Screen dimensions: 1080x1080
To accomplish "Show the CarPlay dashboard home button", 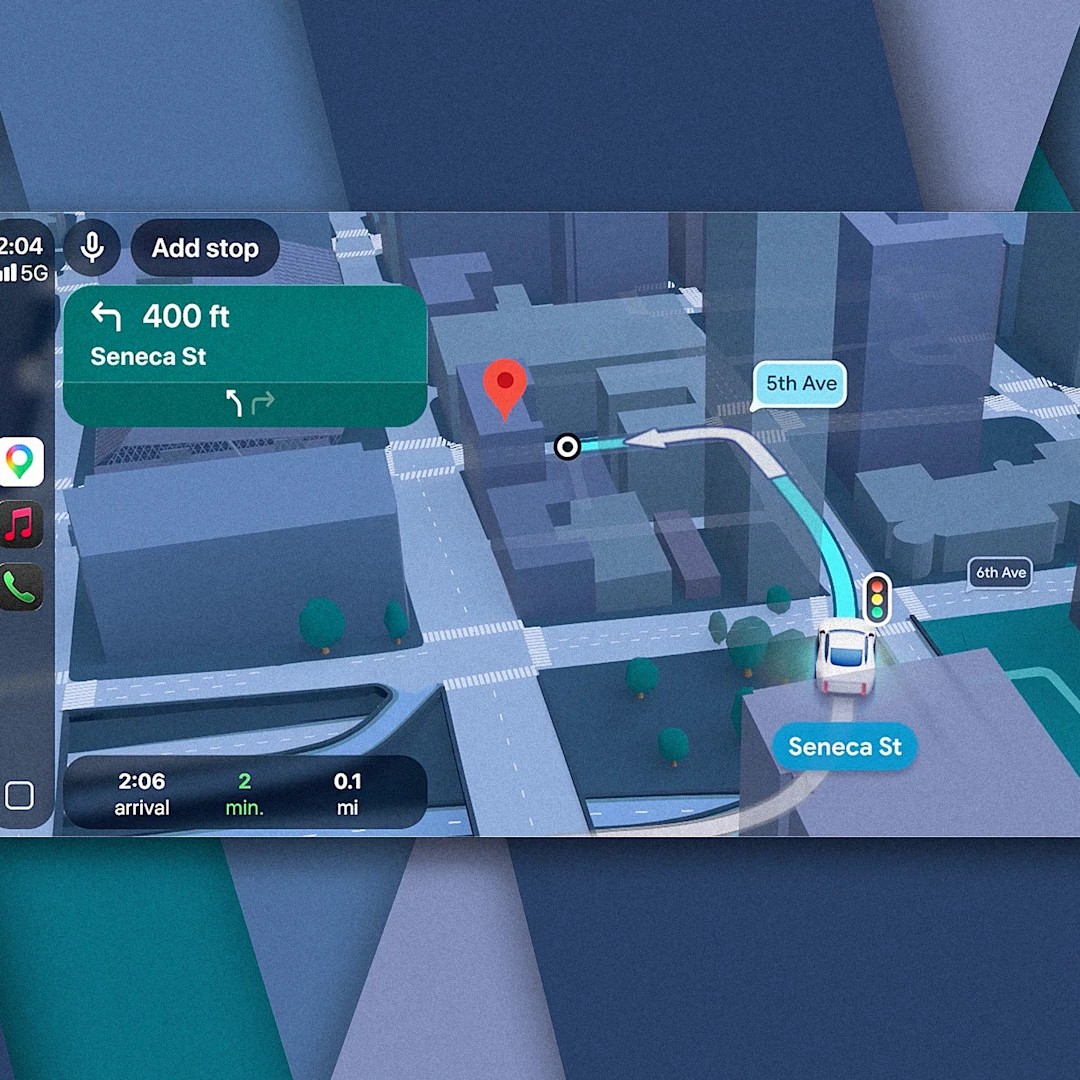I will click(20, 796).
